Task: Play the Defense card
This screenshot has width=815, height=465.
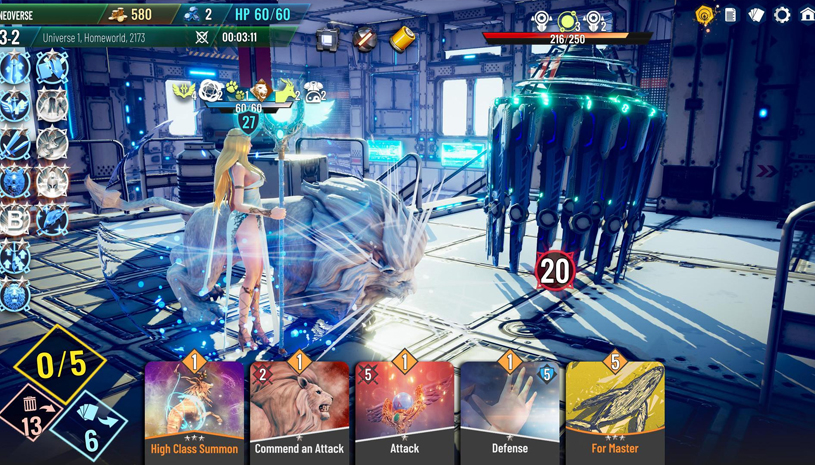Action: (509, 412)
